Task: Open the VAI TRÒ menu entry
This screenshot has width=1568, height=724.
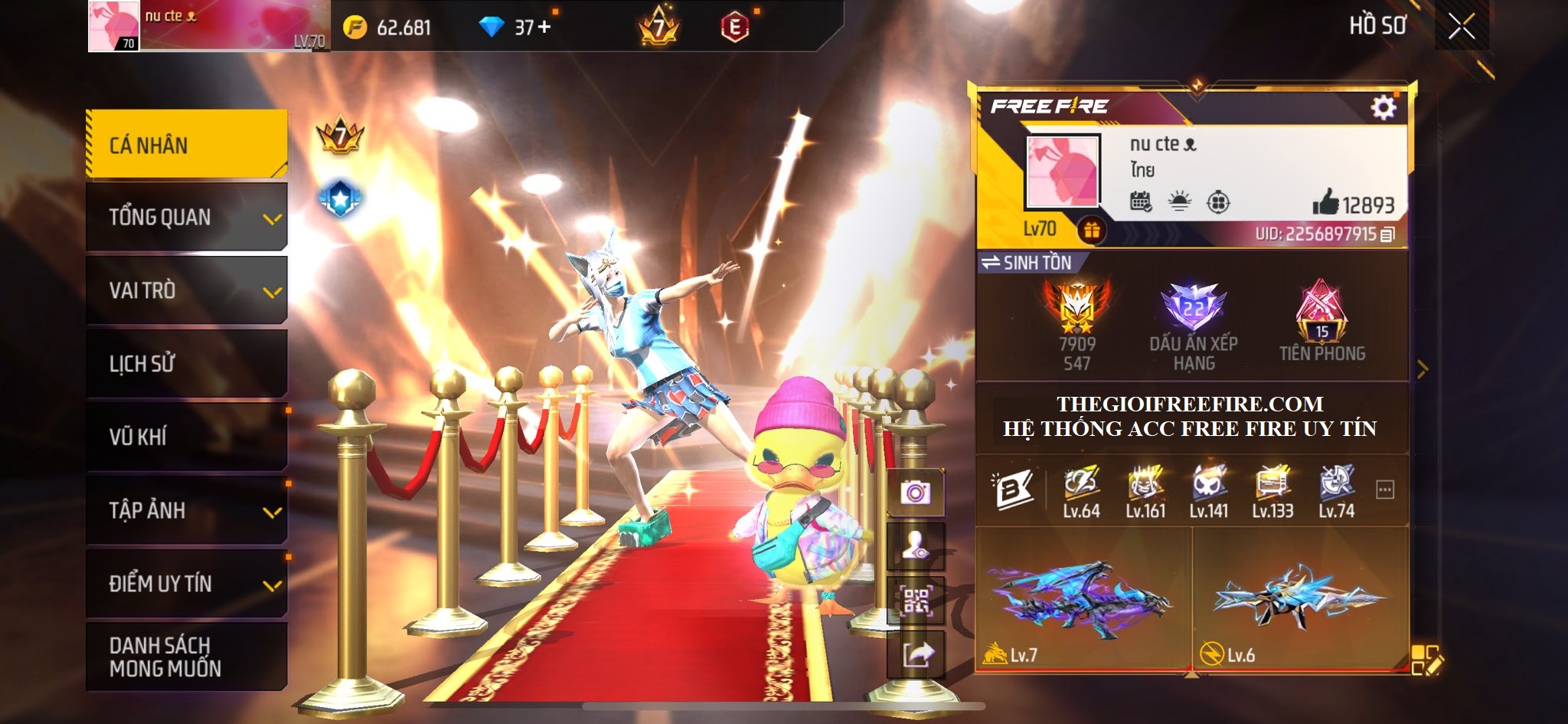Action: click(x=187, y=290)
